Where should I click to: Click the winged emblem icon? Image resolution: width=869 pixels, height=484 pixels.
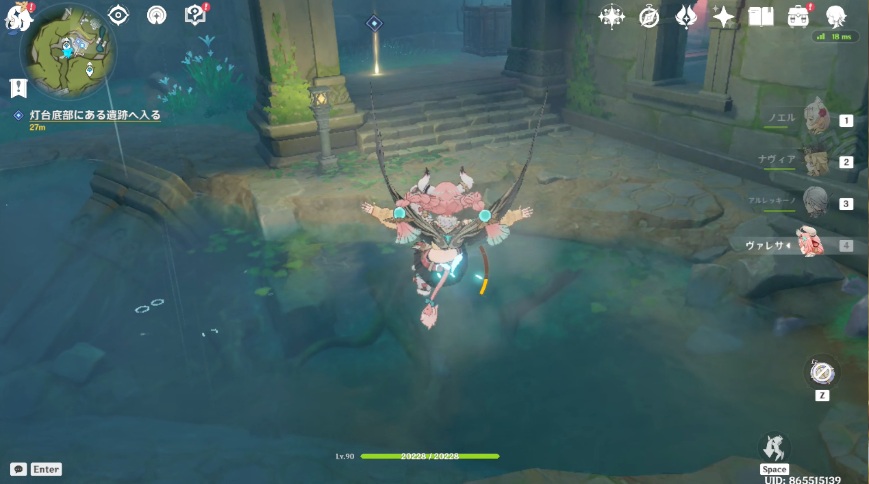click(x=686, y=16)
